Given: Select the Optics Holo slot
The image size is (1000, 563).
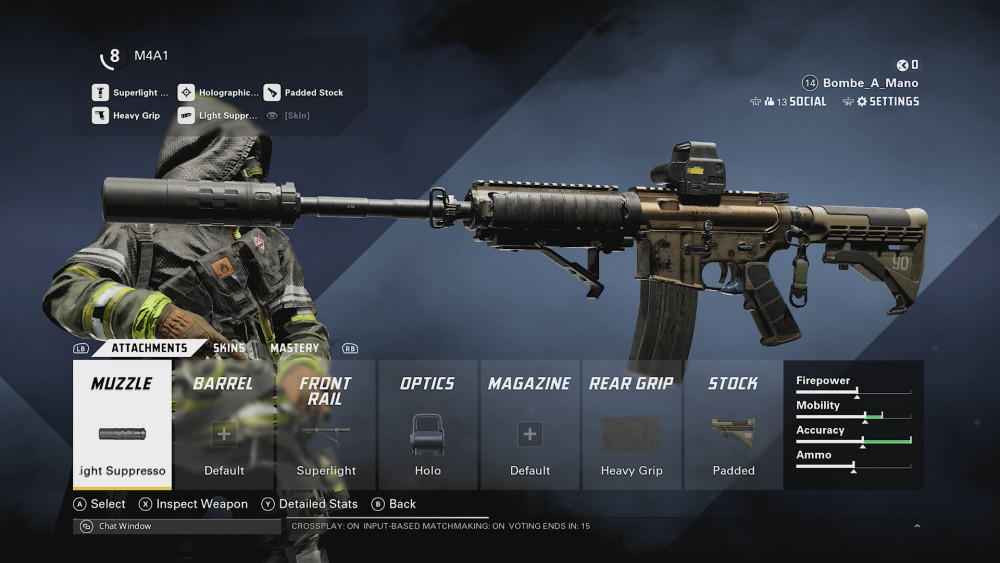Looking at the screenshot, I should [428, 425].
